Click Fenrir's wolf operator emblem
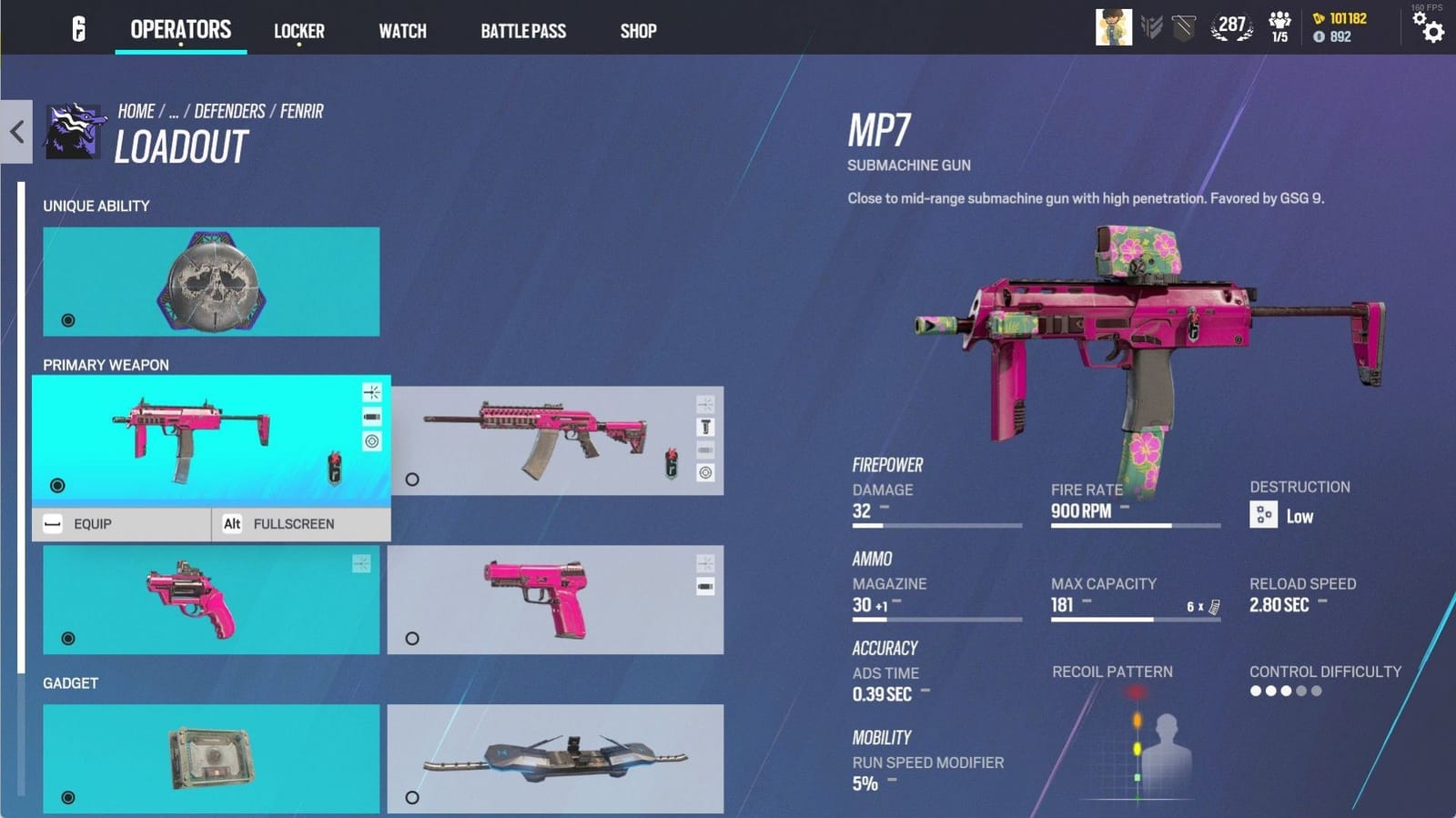Screen dimensions: 1456x818 pos(75,132)
